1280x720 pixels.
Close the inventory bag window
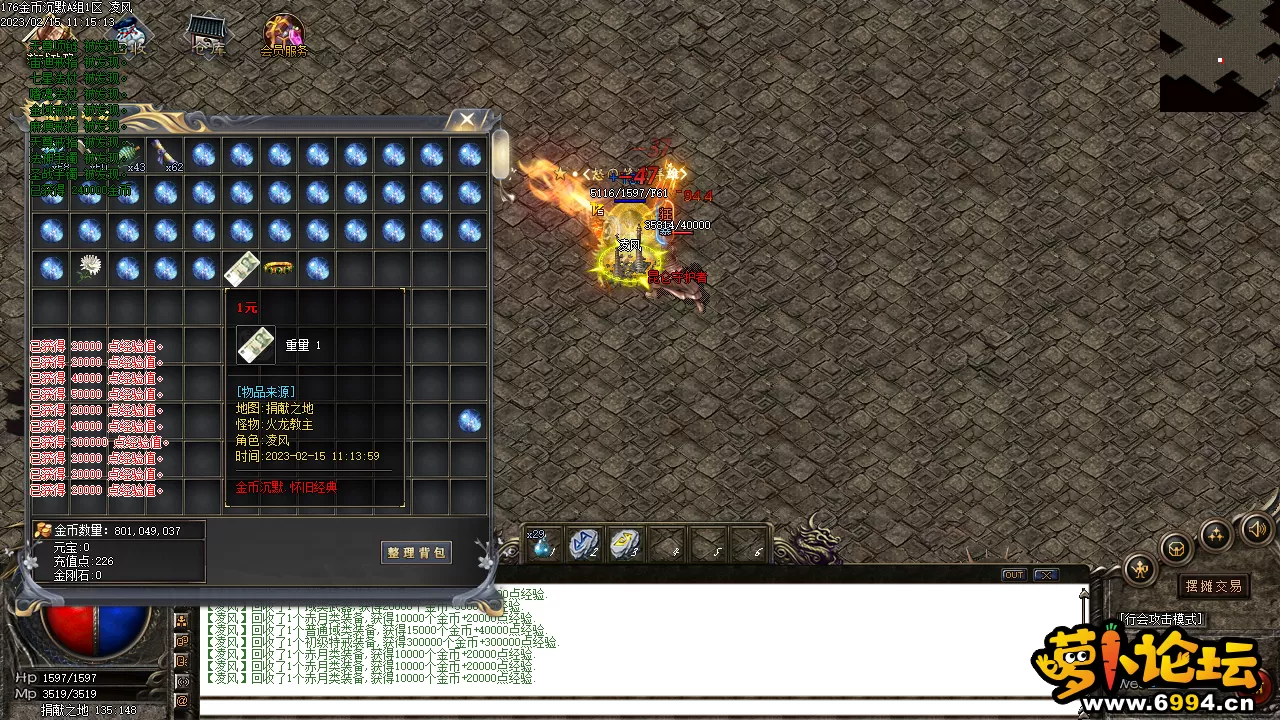pyautogui.click(x=466, y=120)
